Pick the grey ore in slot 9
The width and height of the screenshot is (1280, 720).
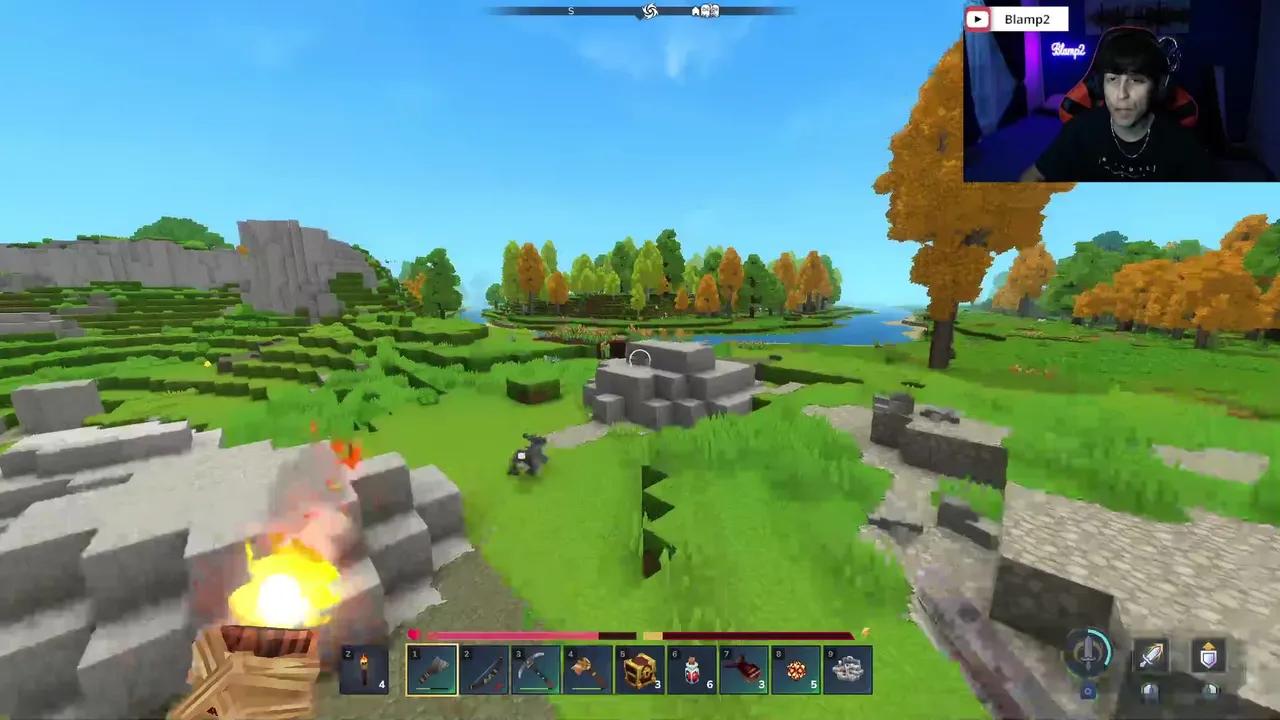pyautogui.click(x=848, y=670)
